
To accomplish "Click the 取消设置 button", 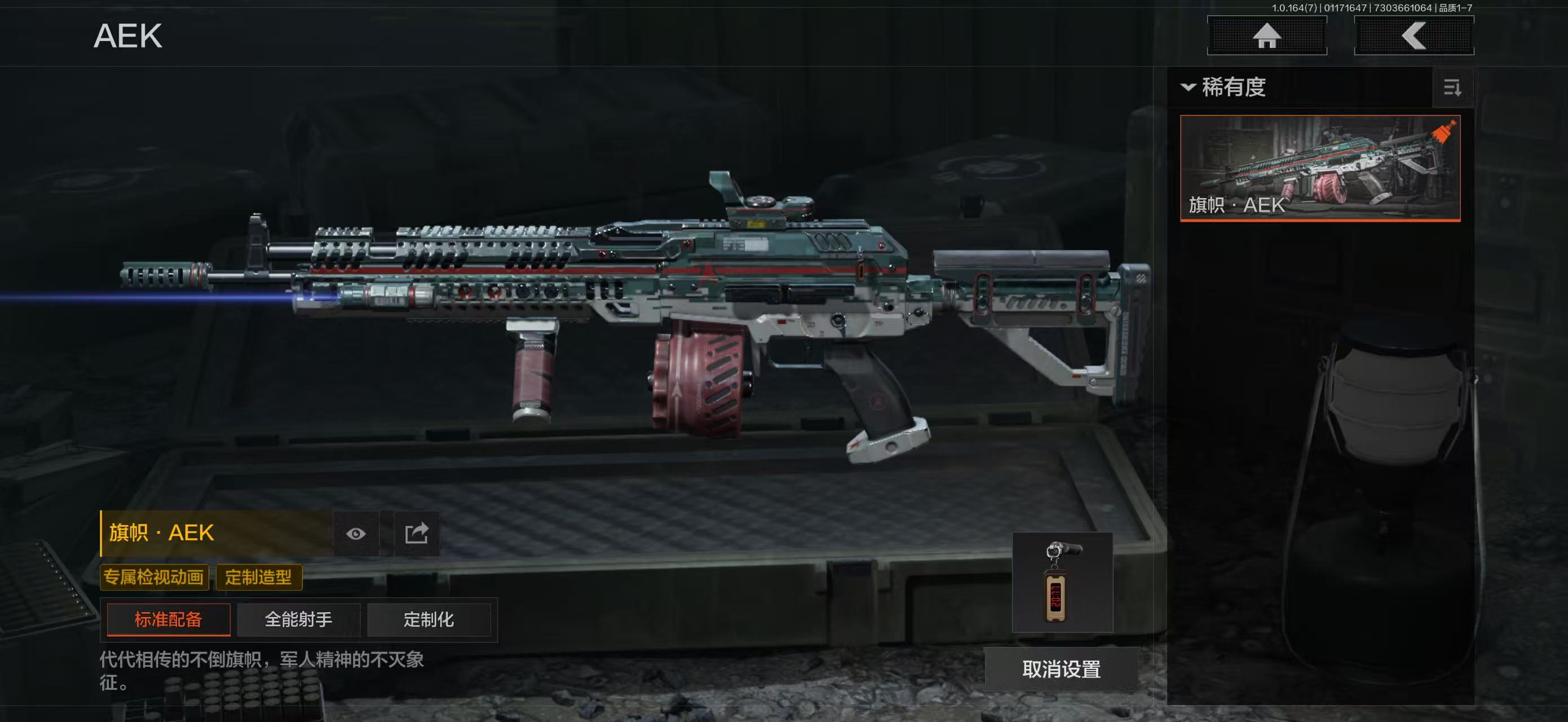I will click(1061, 669).
